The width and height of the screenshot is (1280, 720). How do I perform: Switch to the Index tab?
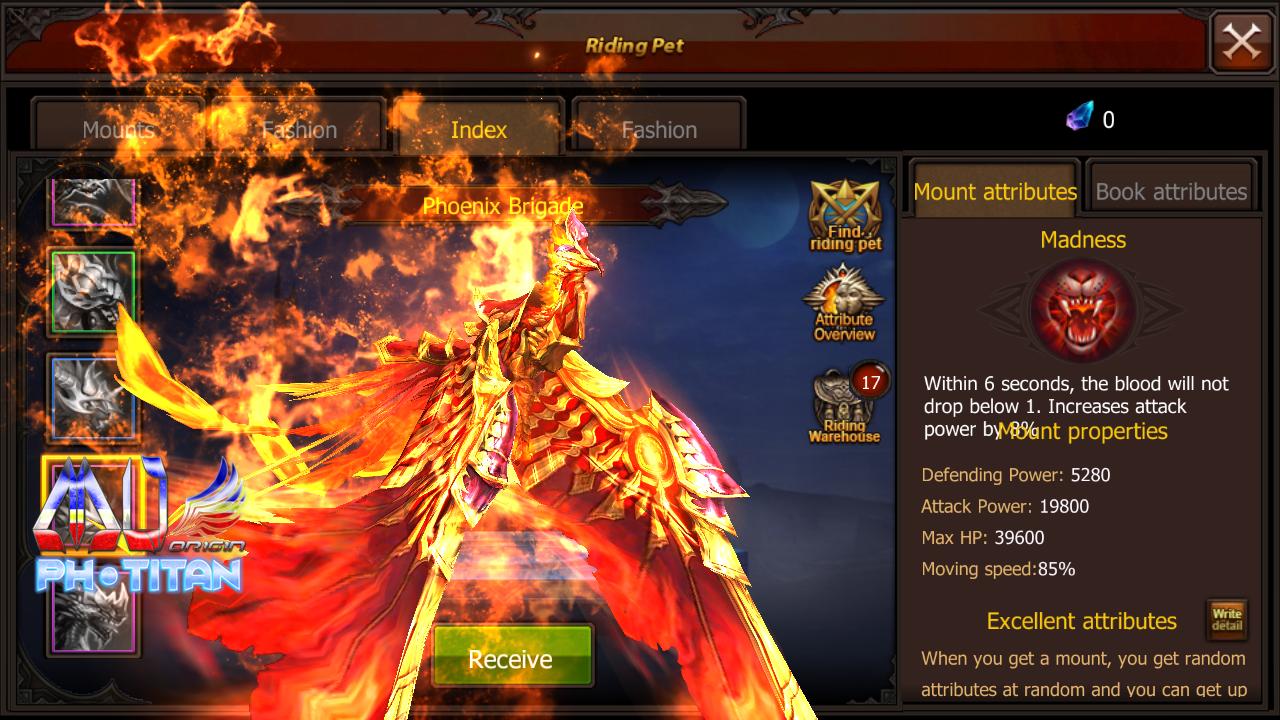(478, 129)
